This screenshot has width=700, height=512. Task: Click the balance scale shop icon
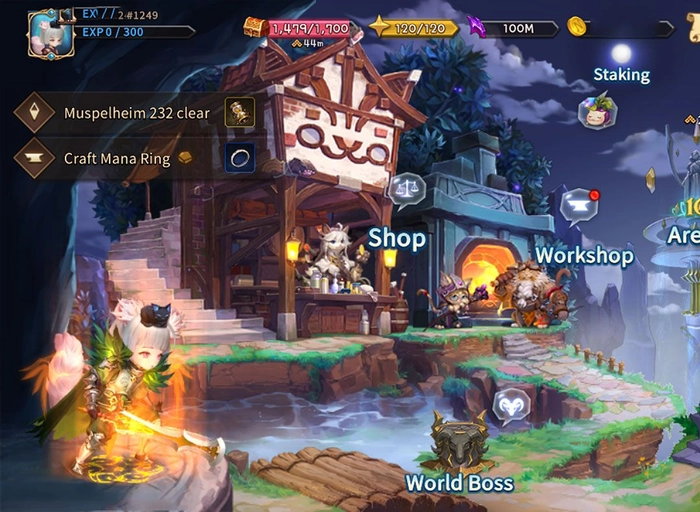[x=406, y=187]
